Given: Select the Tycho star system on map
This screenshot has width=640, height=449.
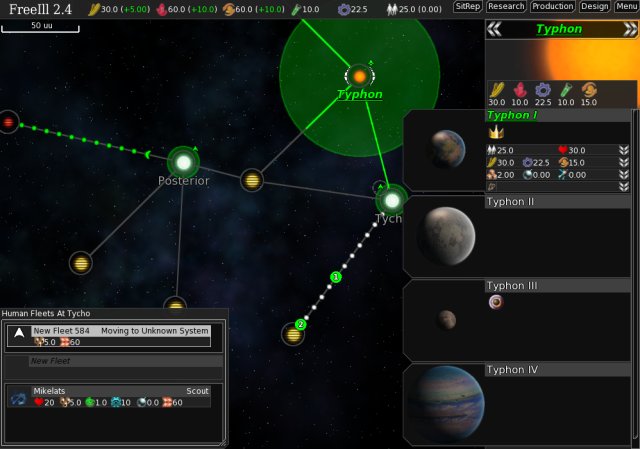Looking at the screenshot, I should tap(391, 199).
